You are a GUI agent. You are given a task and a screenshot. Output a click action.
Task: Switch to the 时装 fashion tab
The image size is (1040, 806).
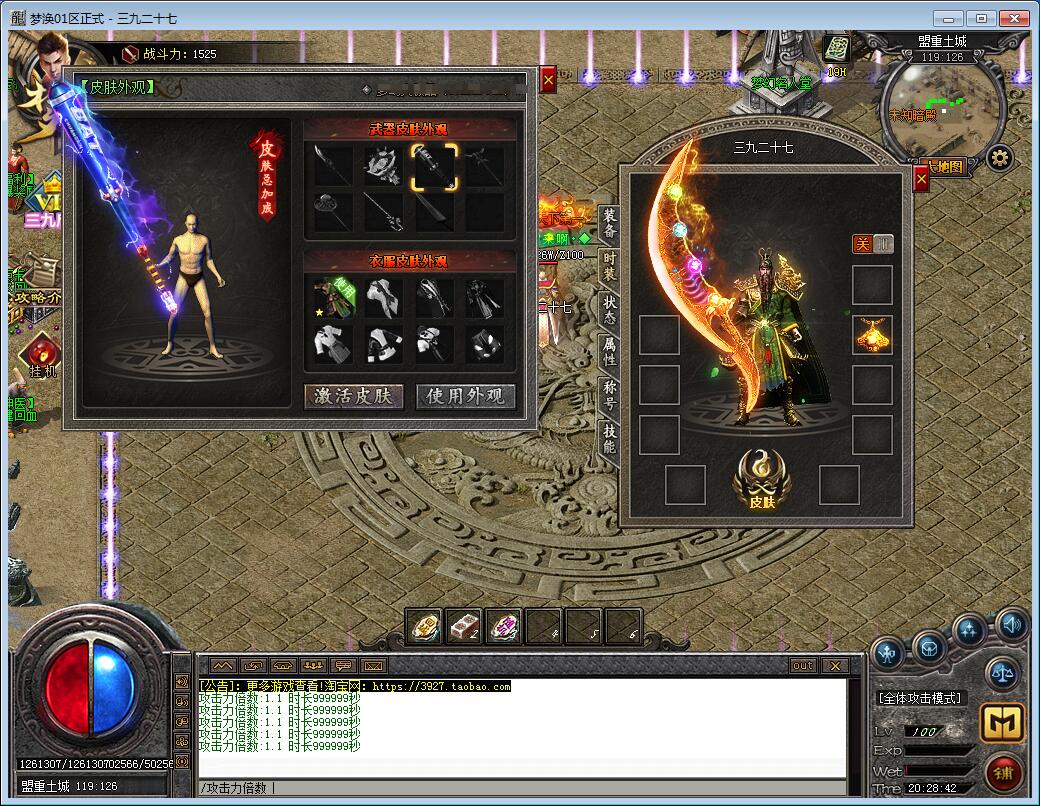click(x=609, y=268)
